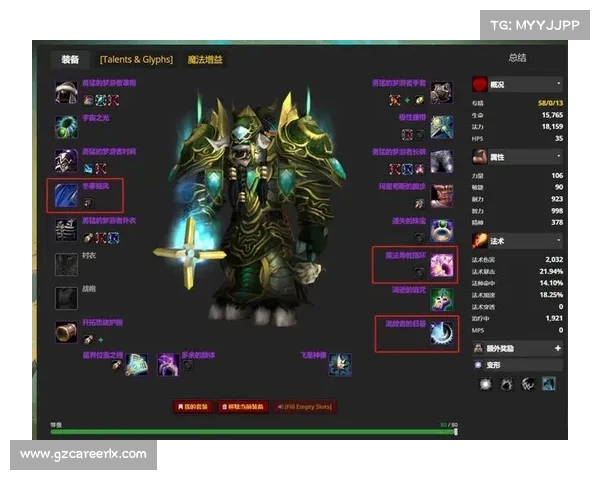This screenshot has width=600, height=480.
Task: Select the chest armor slot
Action: pyautogui.click(x=66, y=230)
